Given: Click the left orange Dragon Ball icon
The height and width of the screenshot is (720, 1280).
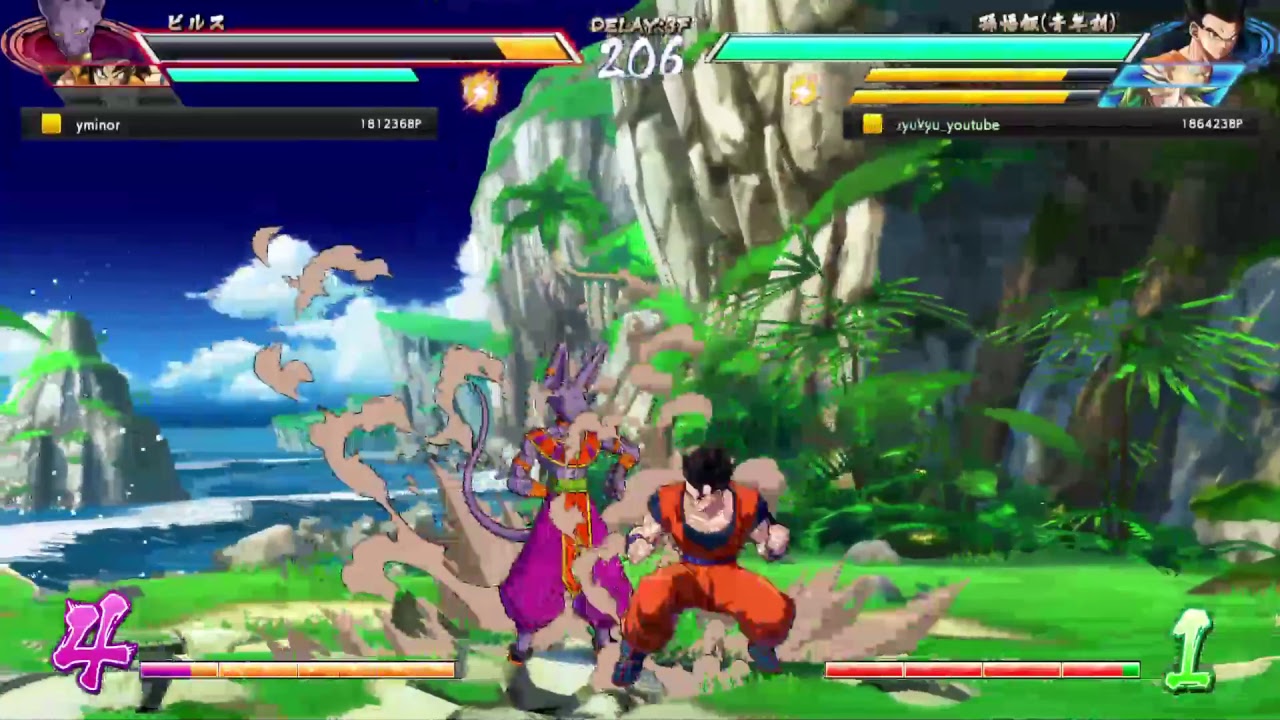Looking at the screenshot, I should pyautogui.click(x=481, y=90).
